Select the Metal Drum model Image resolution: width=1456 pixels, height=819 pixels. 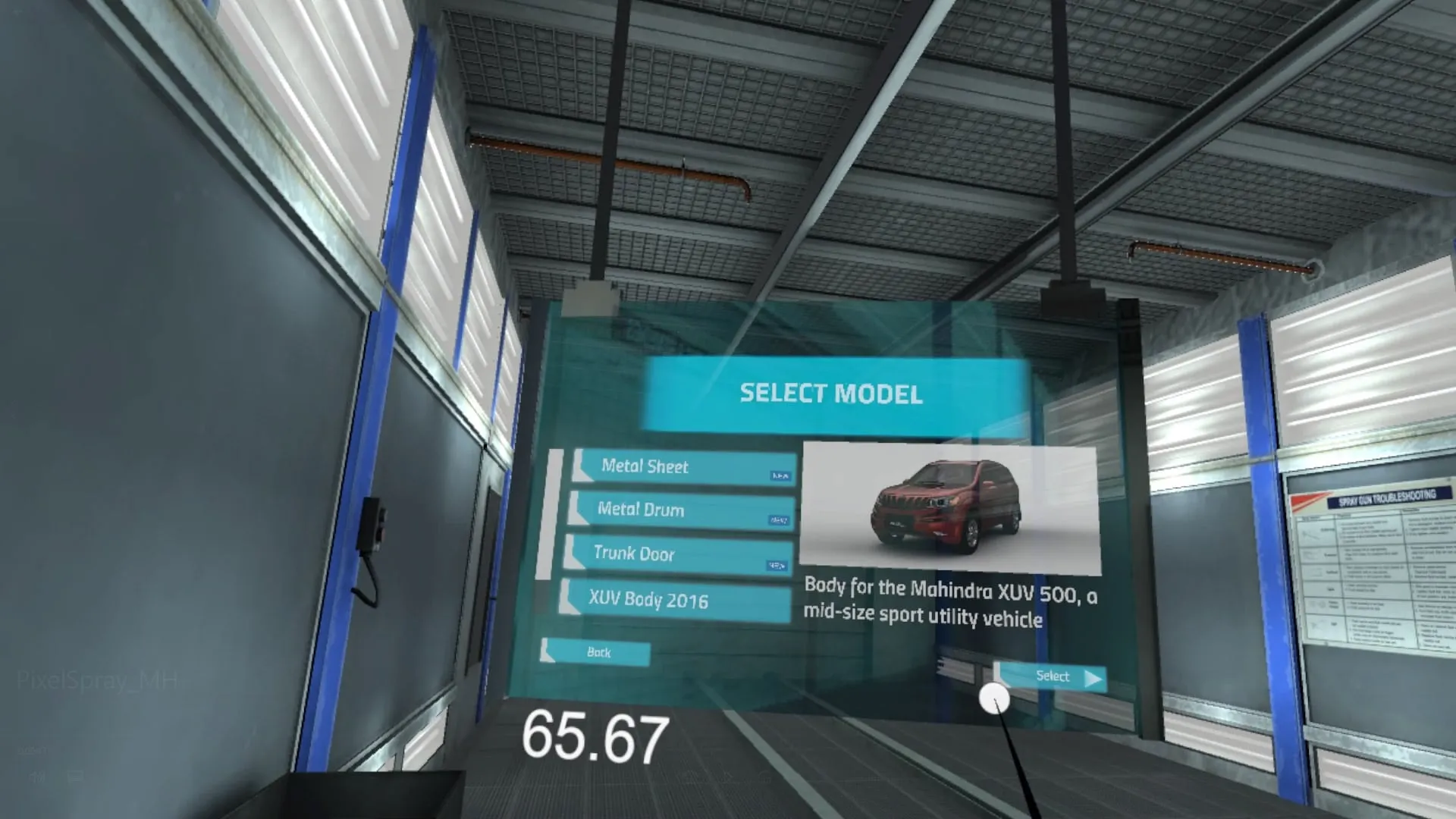pos(680,510)
